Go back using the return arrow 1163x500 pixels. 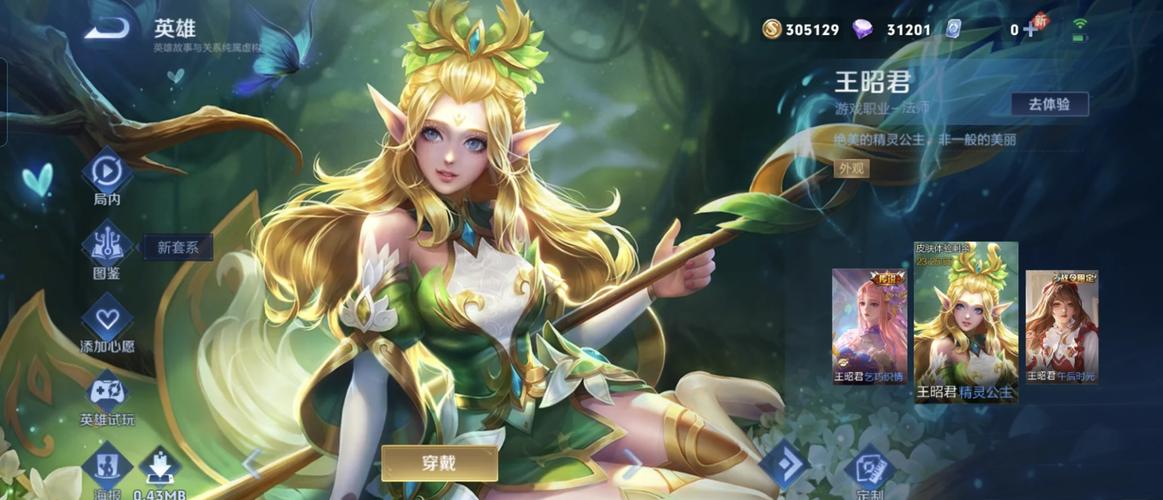point(106,30)
